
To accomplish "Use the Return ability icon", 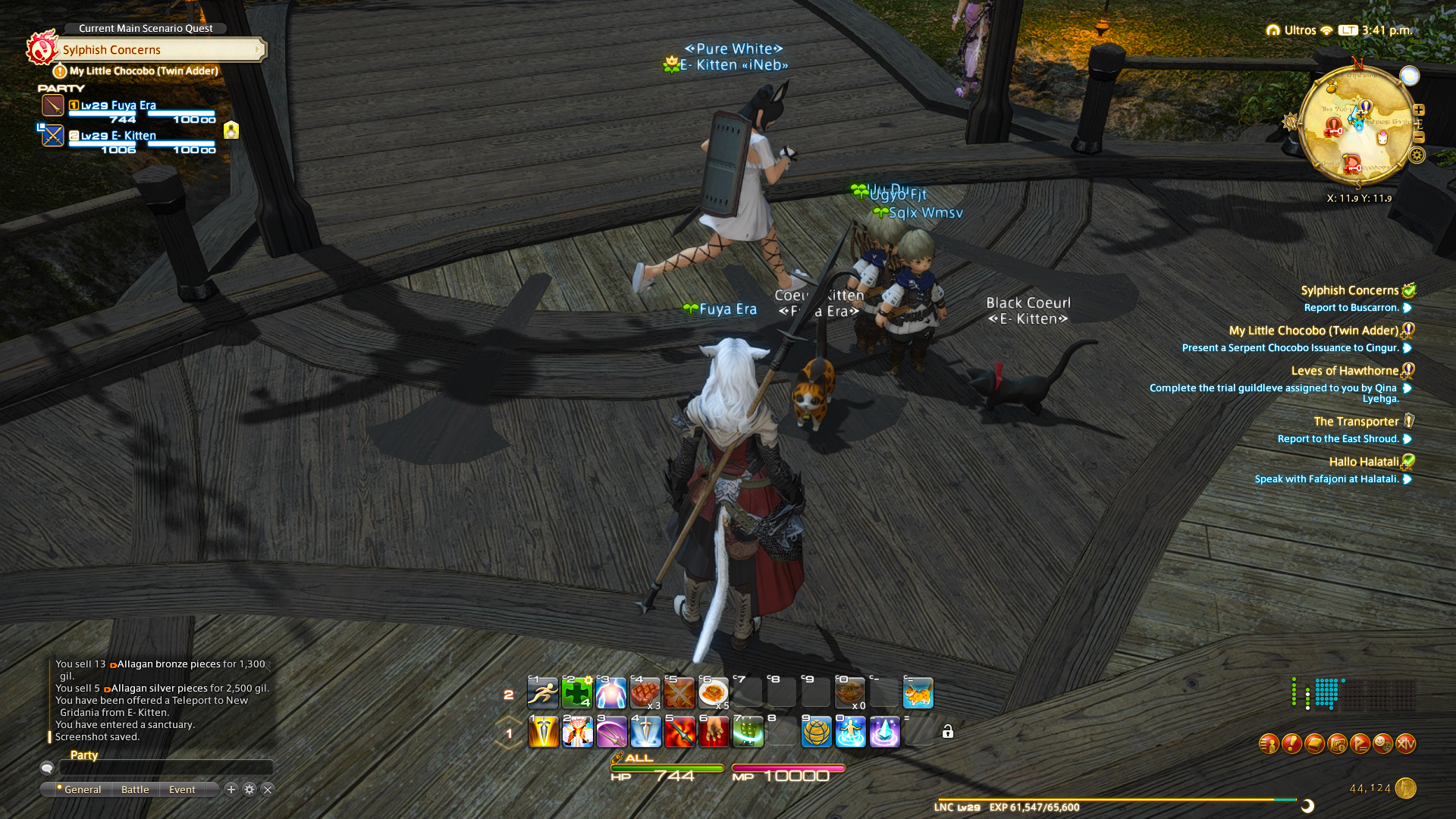I will click(x=850, y=733).
